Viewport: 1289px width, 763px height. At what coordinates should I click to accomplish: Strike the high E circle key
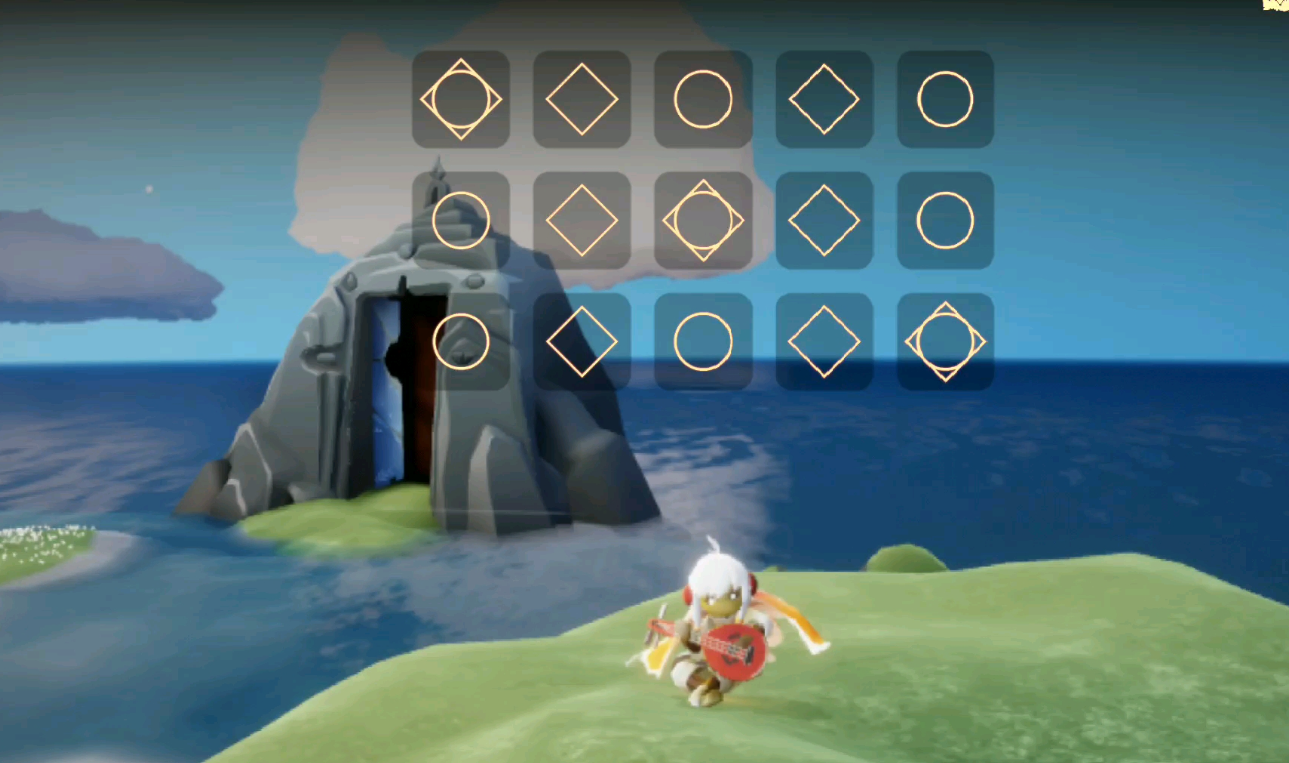(945, 221)
